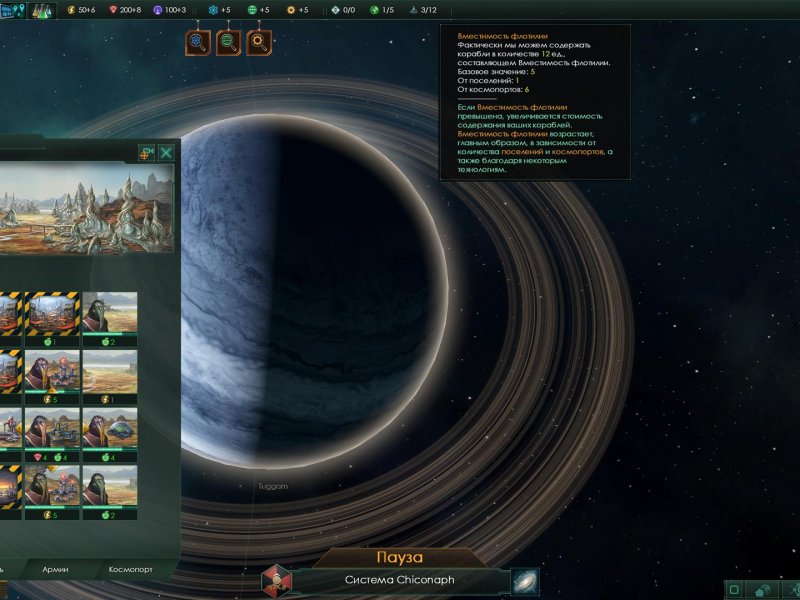800x600 pixels.
Task: Open the society research magnifier button
Action: tap(228, 42)
